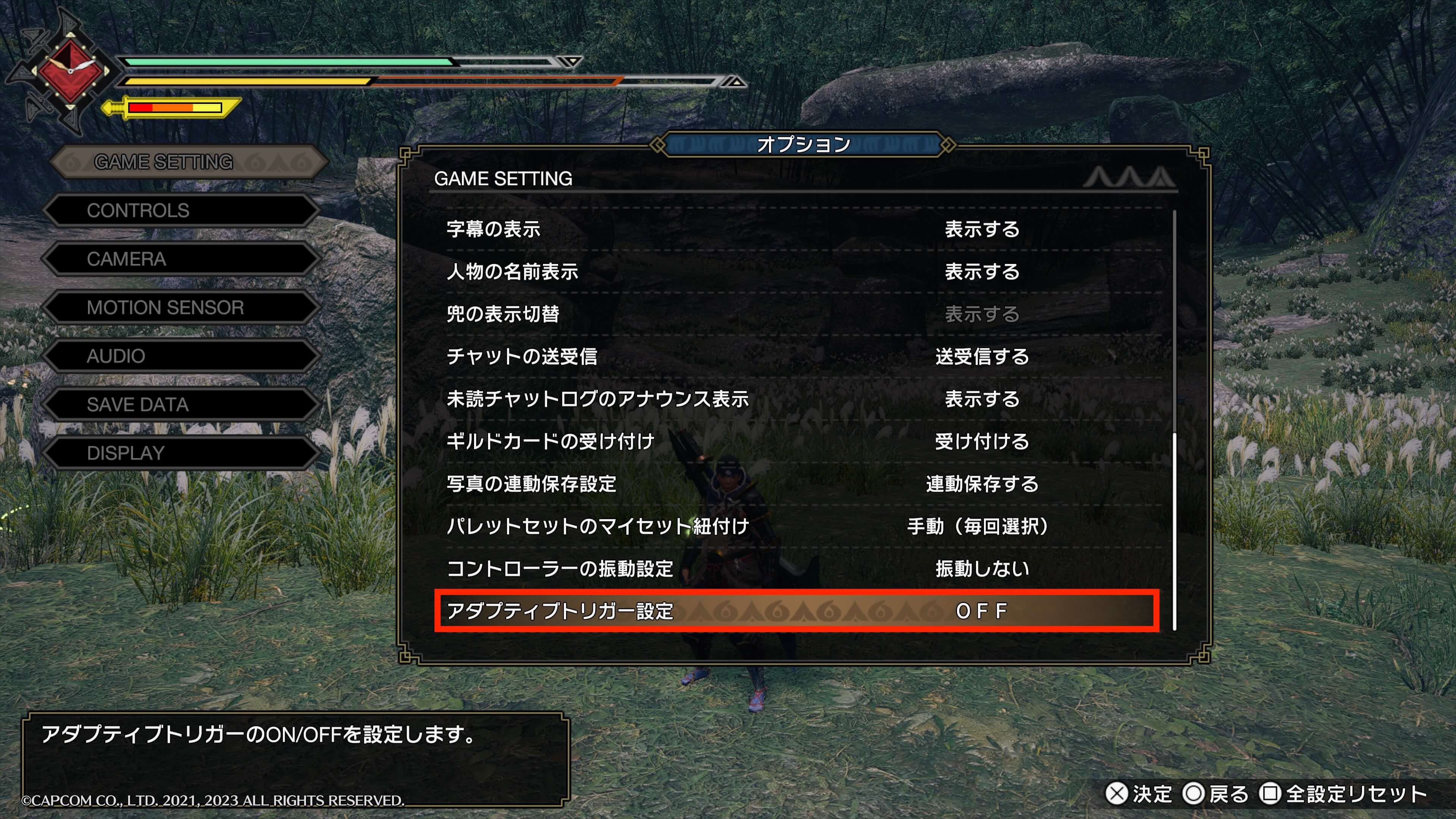Image resolution: width=1456 pixels, height=819 pixels.
Task: Show the DISPLAY settings tab
Action: pyautogui.click(x=181, y=453)
